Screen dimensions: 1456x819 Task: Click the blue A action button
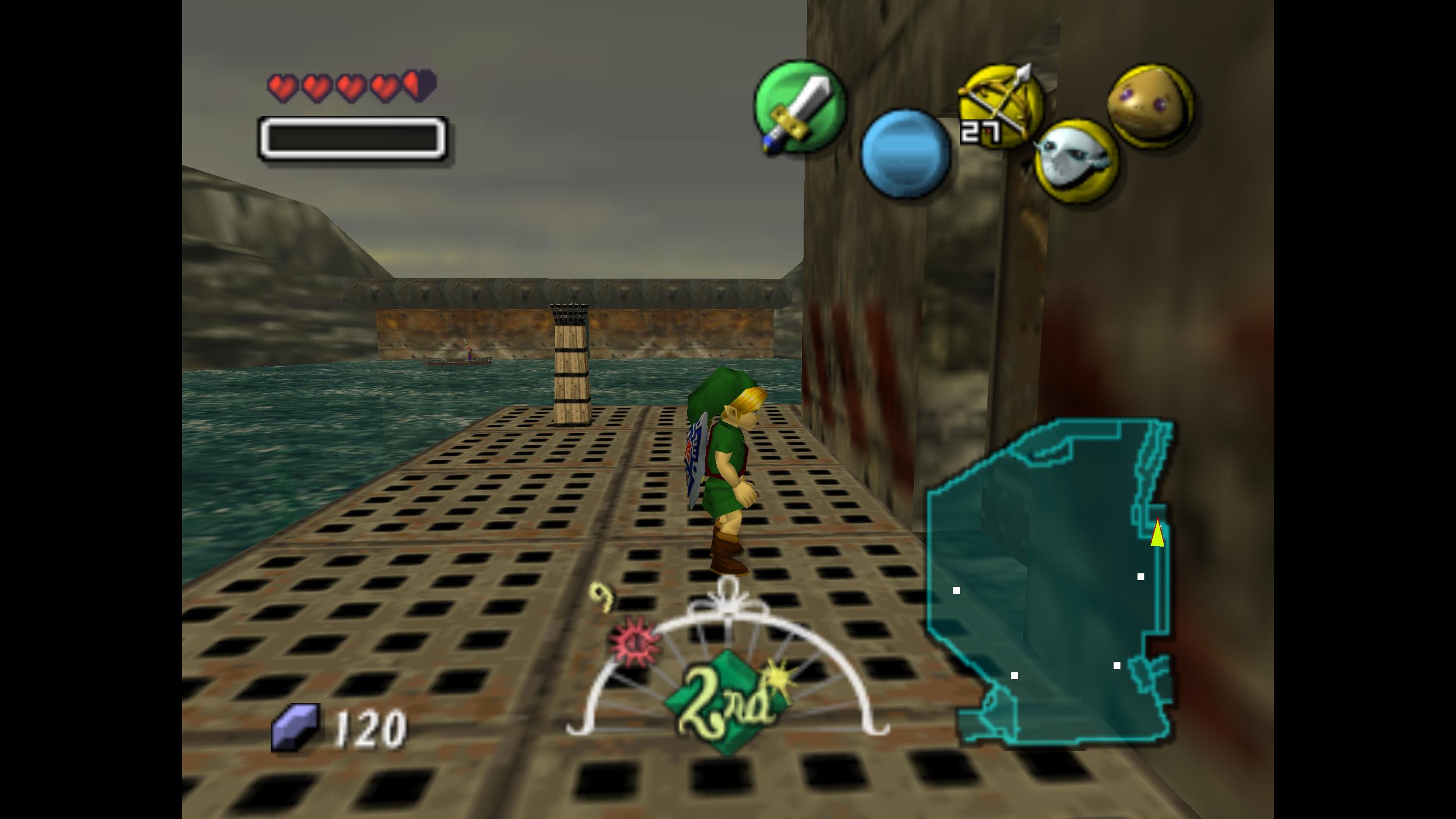pyautogui.click(x=905, y=154)
